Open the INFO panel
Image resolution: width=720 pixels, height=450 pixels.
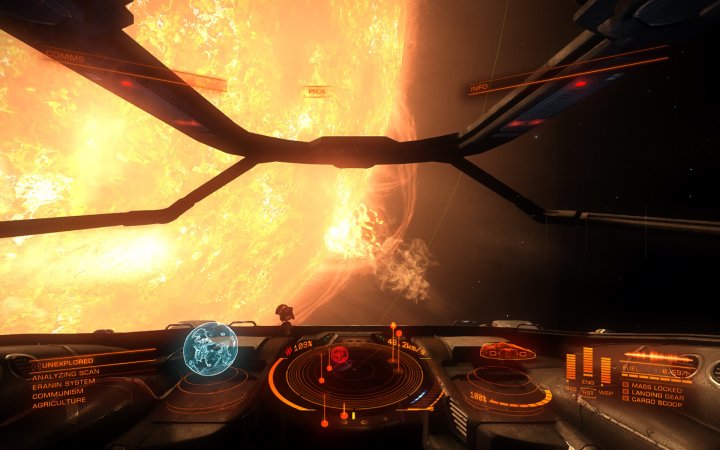(x=482, y=88)
